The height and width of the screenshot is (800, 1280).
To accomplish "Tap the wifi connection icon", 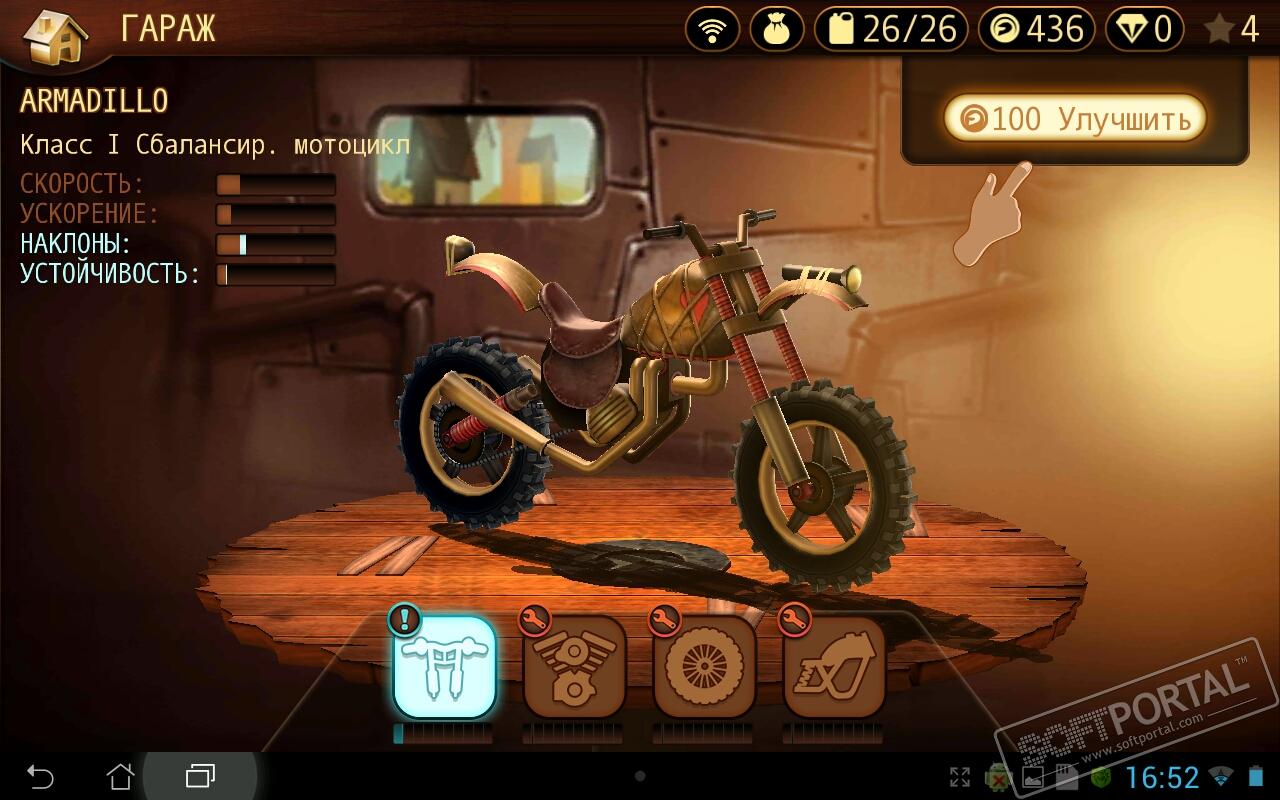I will point(712,29).
